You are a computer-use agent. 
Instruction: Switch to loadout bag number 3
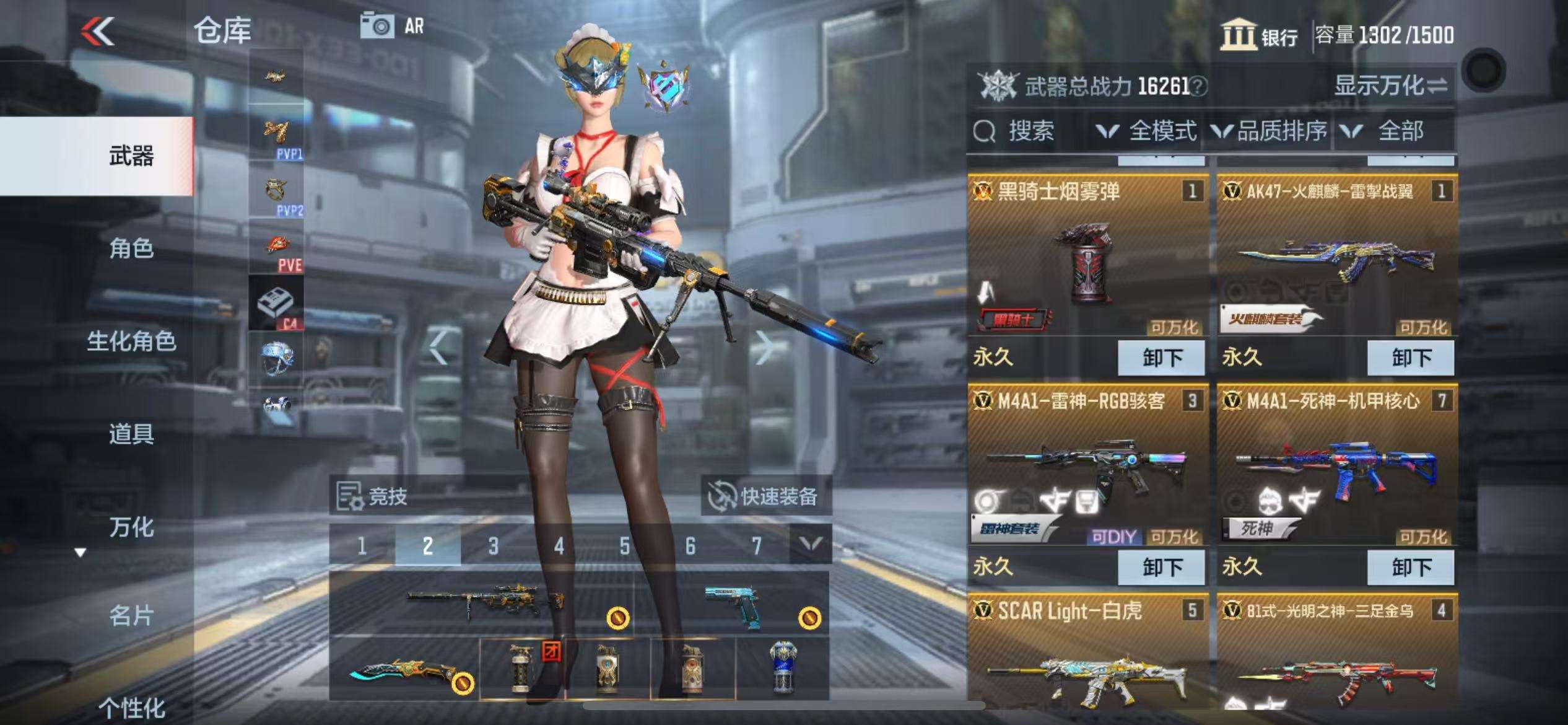(x=493, y=546)
